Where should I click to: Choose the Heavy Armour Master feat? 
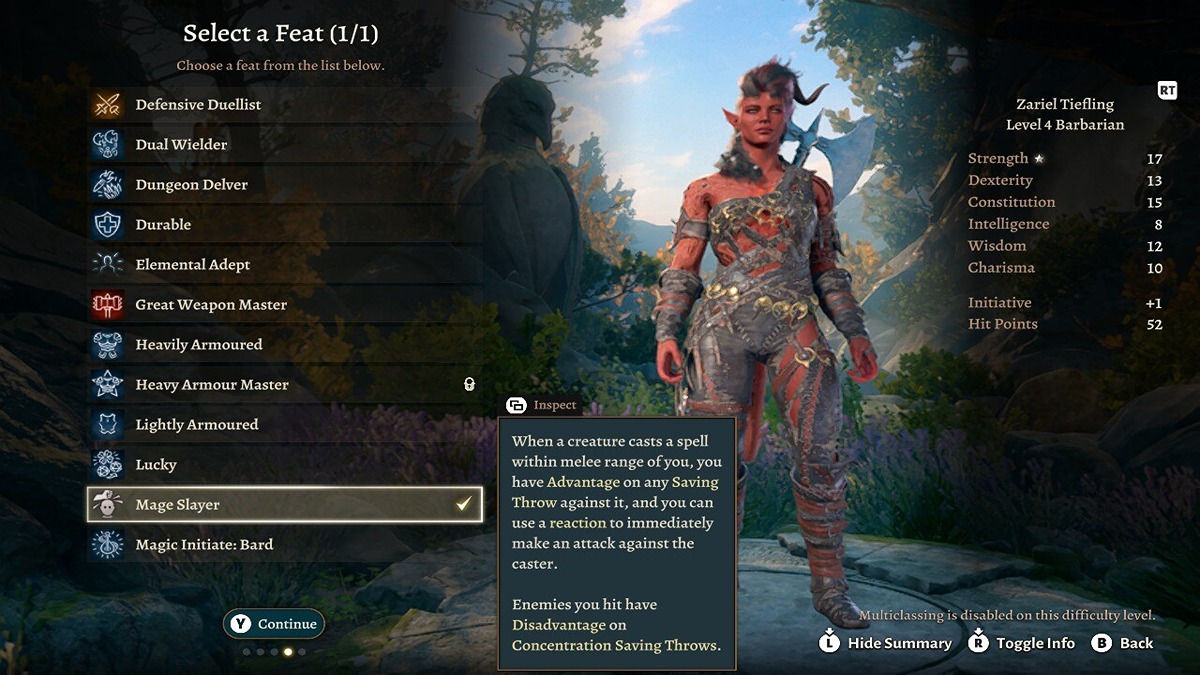[211, 385]
